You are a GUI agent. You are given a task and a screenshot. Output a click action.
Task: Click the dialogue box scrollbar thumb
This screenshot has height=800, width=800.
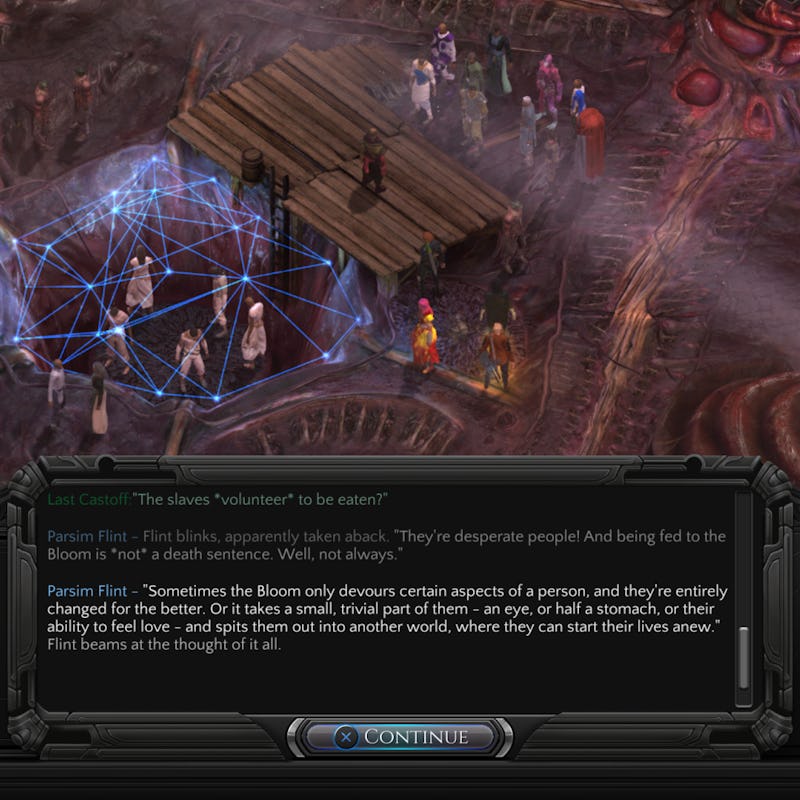[743, 658]
